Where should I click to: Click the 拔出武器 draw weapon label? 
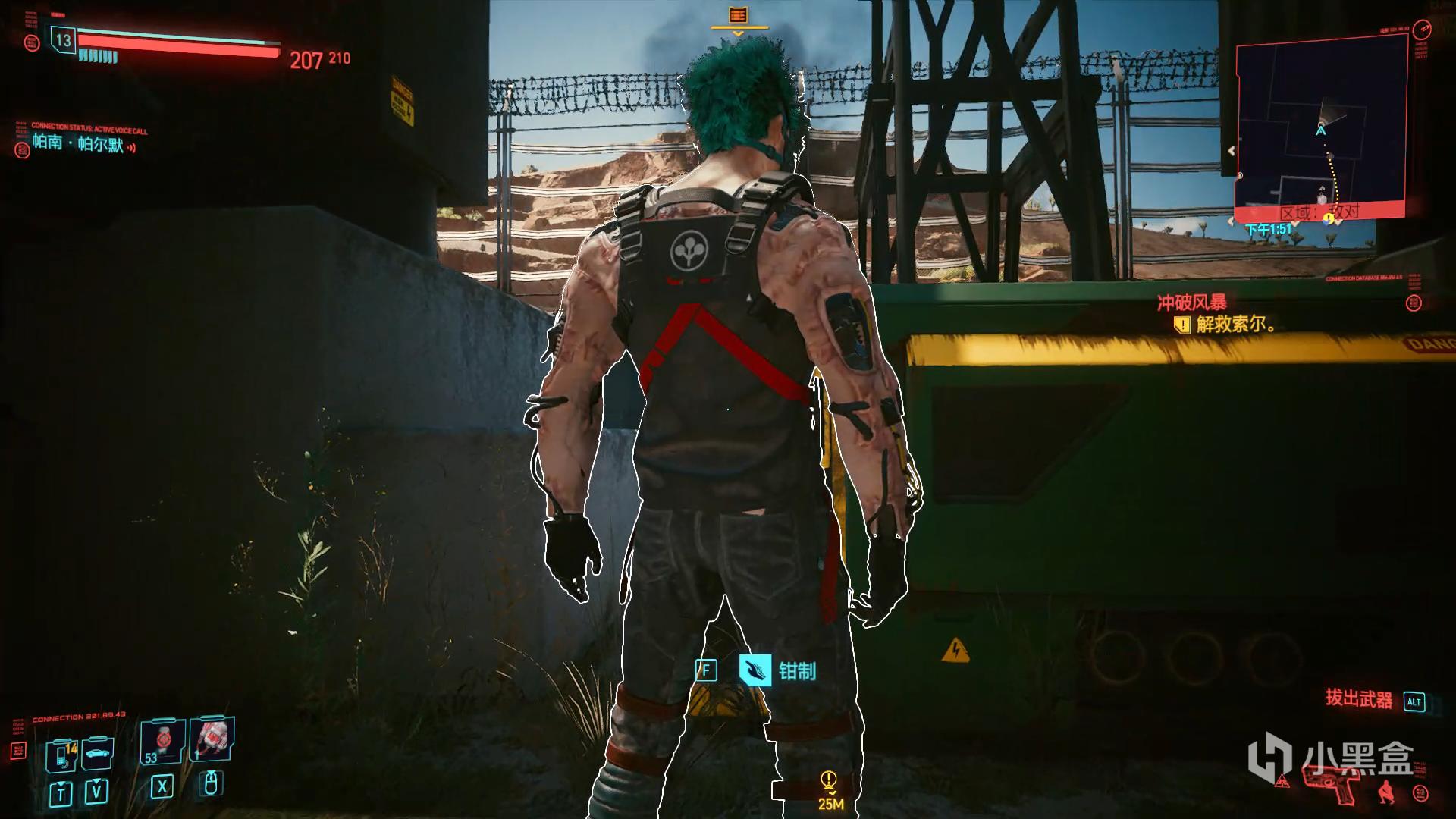tap(1359, 699)
